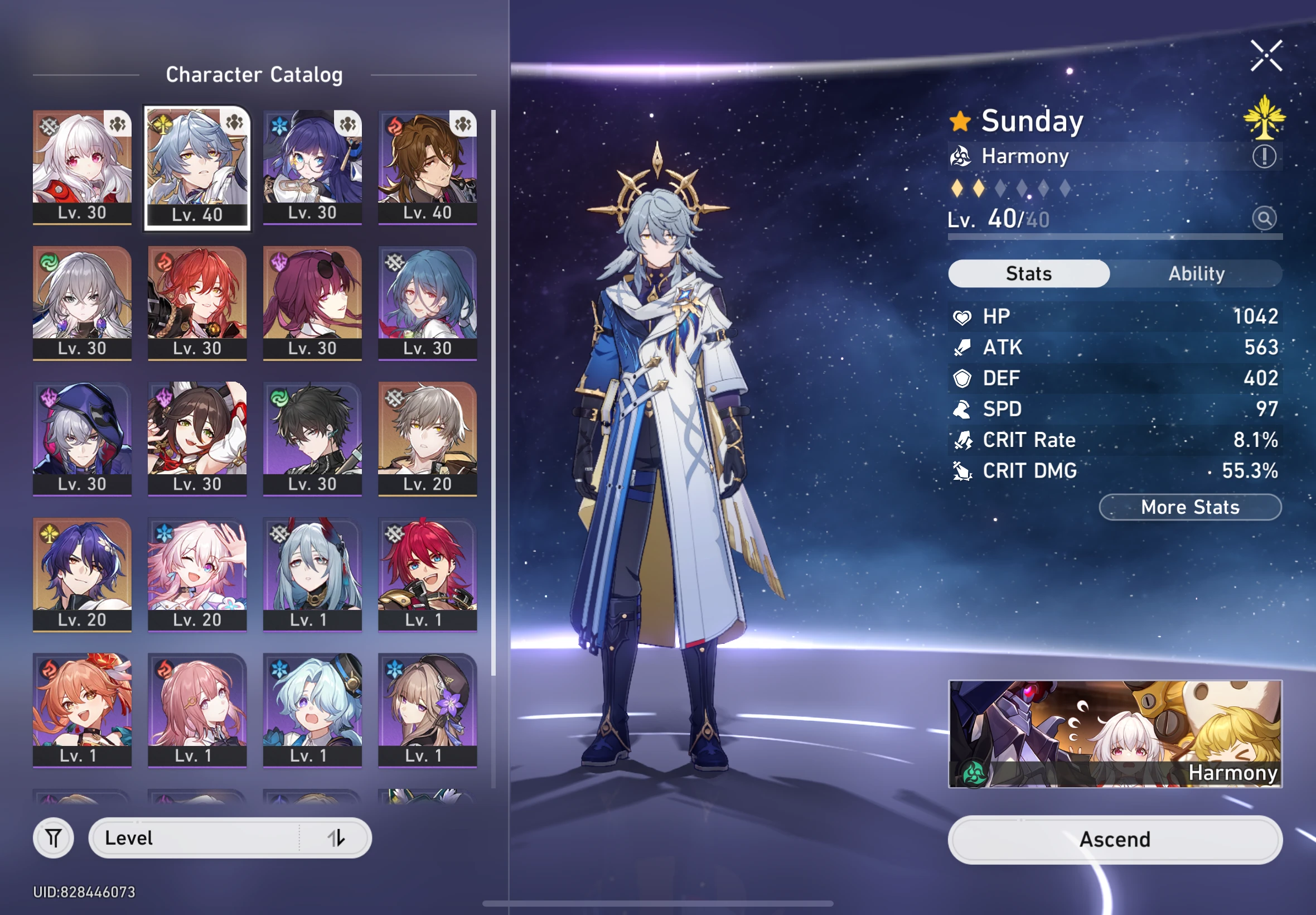This screenshot has height=915, width=1316.
Task: Click the magnifier search icon beside the level bar
Action: click(x=1265, y=219)
